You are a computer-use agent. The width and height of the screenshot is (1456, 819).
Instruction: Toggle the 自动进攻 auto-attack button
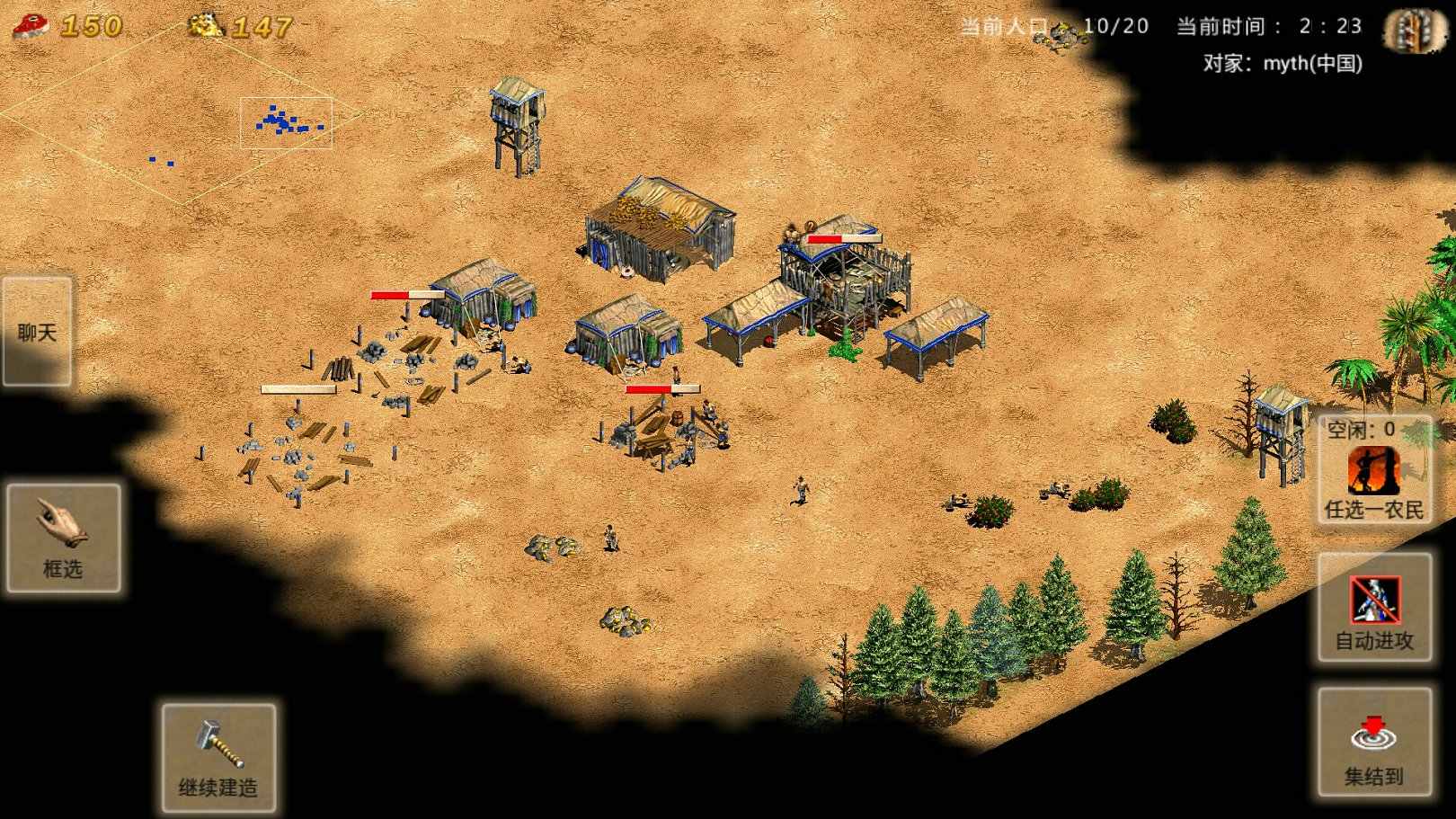point(1373,609)
